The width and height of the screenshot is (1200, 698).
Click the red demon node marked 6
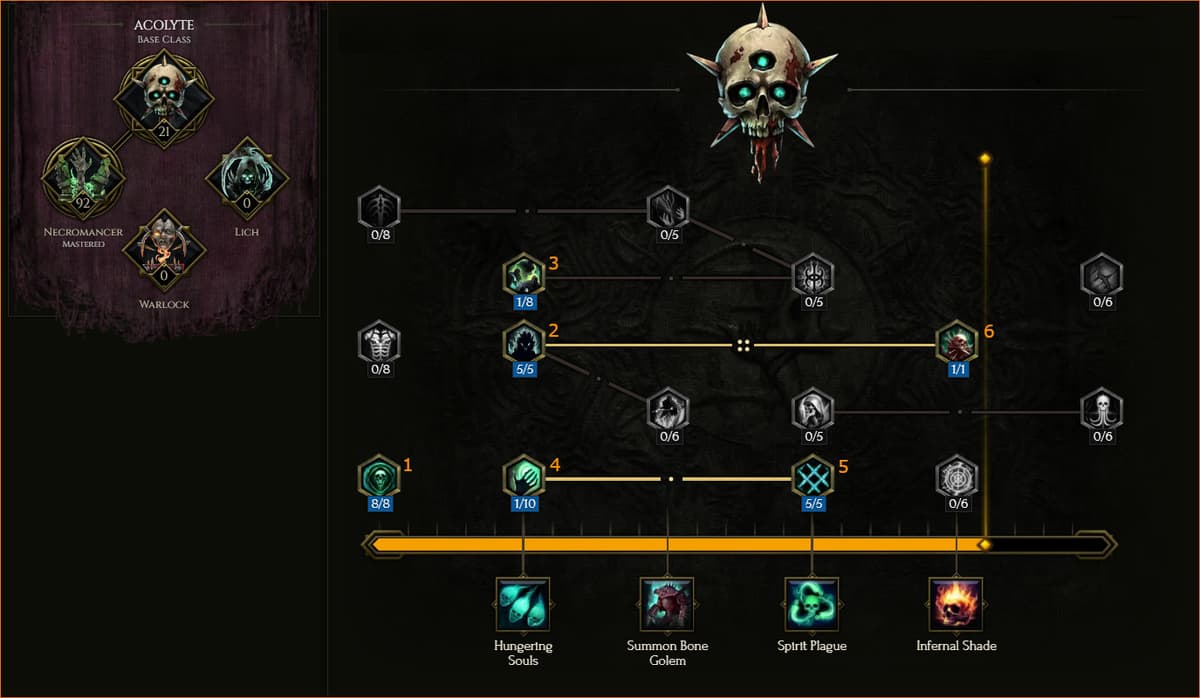tap(957, 341)
